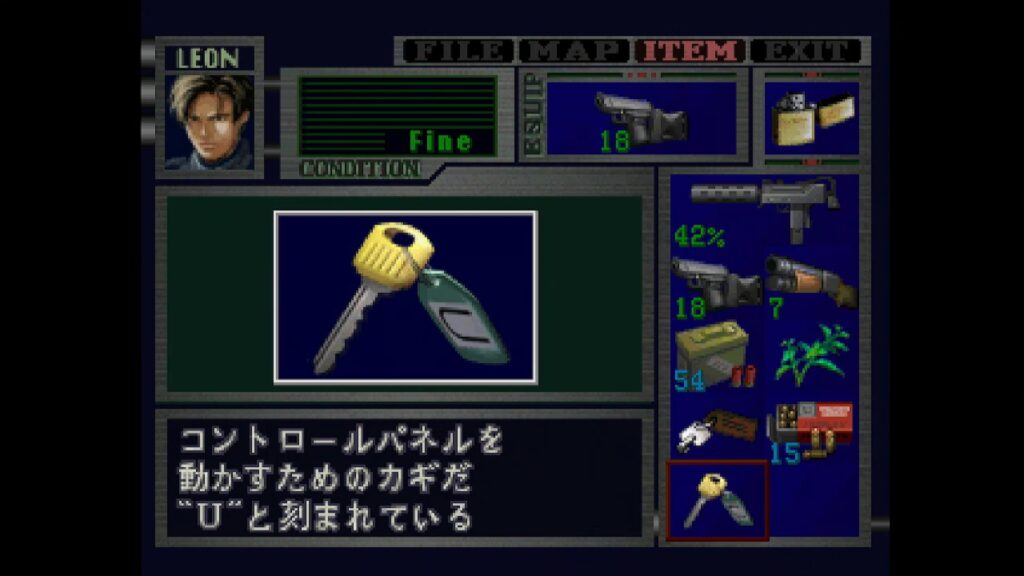The width and height of the screenshot is (1024, 576).
Task: Click Leon's character portrait
Action: (210, 121)
